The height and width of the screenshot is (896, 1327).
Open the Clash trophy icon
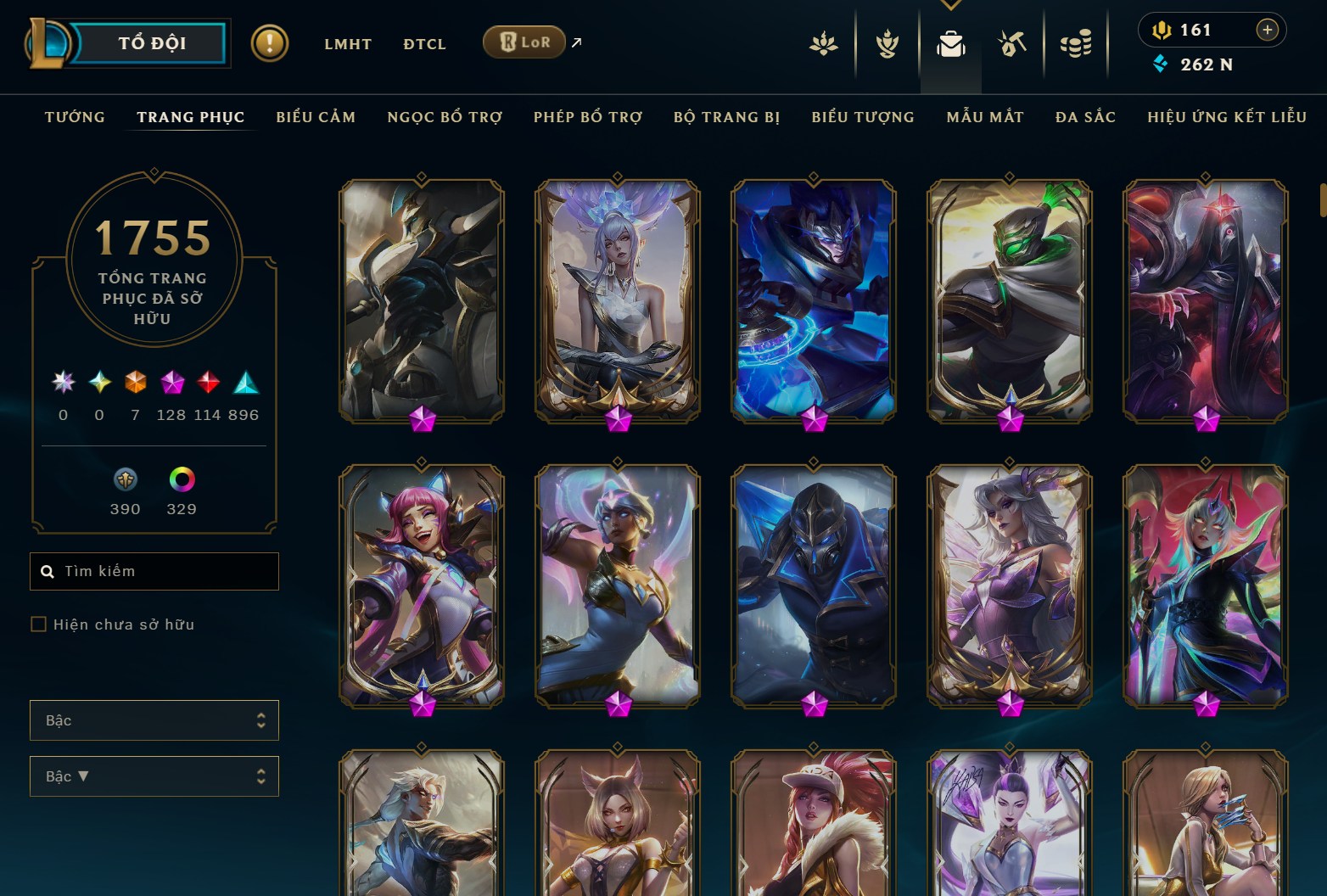(886, 44)
